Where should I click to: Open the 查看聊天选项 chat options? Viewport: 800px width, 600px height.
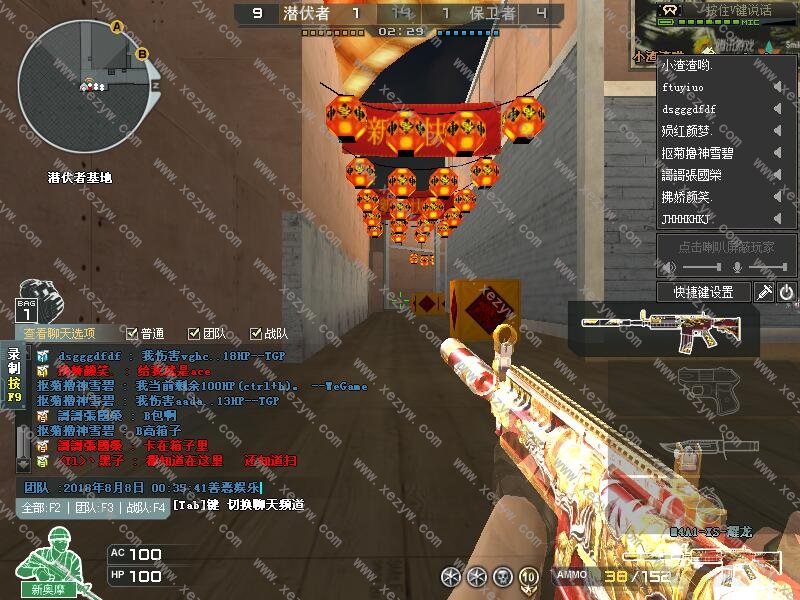60,334
